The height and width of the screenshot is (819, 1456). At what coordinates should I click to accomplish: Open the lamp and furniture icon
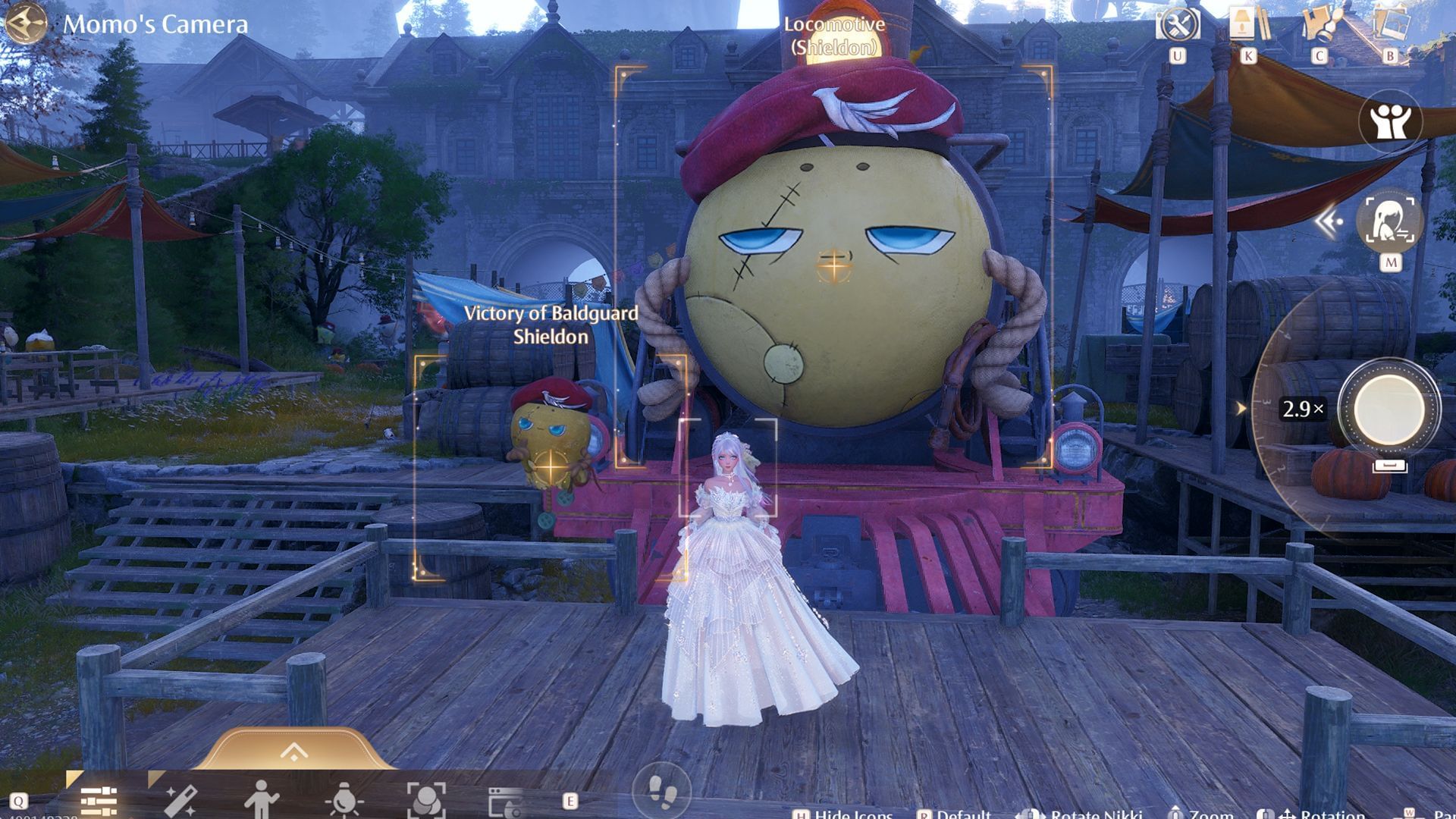pos(1247,25)
